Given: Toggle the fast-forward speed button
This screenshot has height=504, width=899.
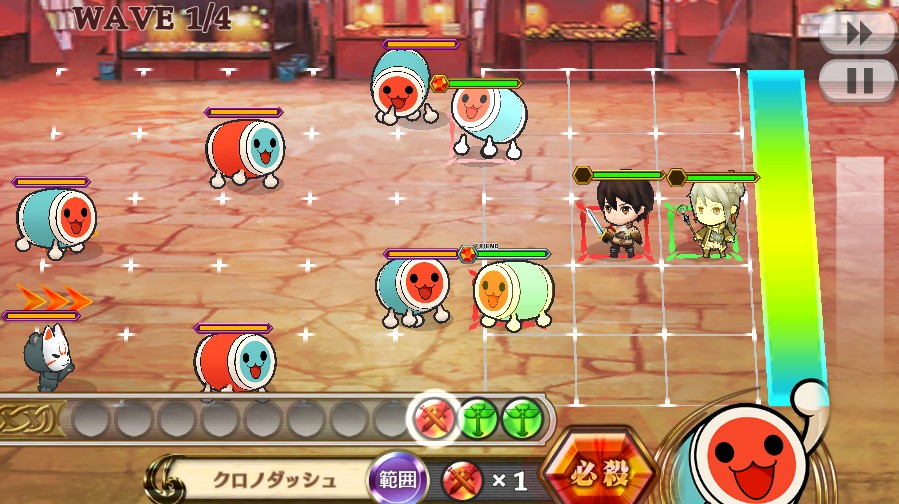Looking at the screenshot, I should click(857, 33).
